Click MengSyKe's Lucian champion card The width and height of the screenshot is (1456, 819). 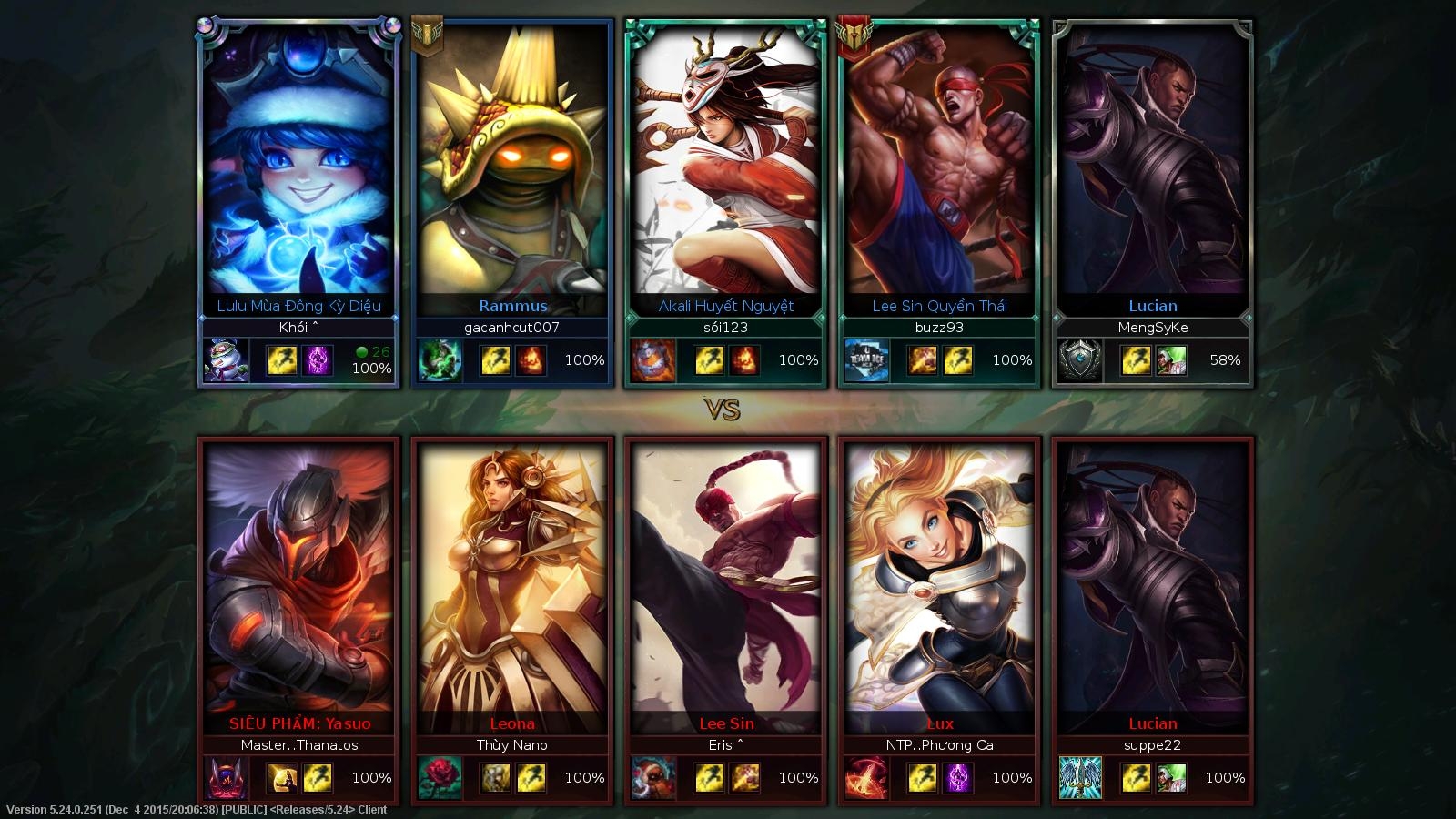click(x=1153, y=164)
